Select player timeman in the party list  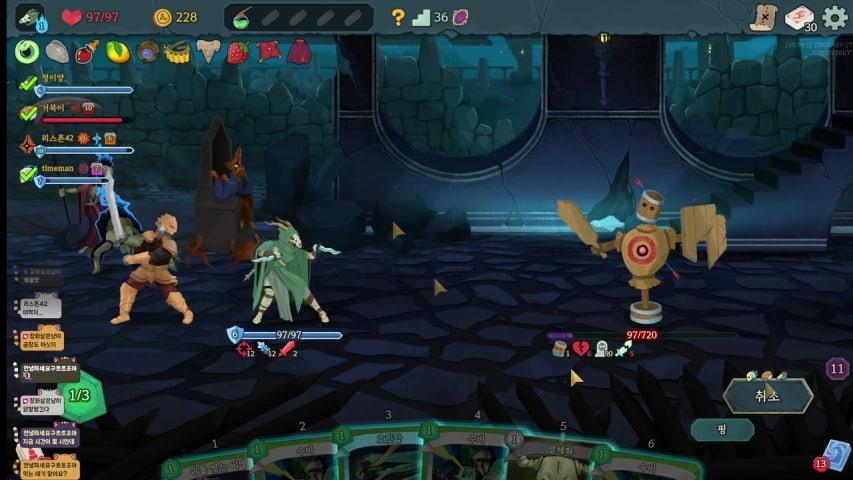click(58, 170)
